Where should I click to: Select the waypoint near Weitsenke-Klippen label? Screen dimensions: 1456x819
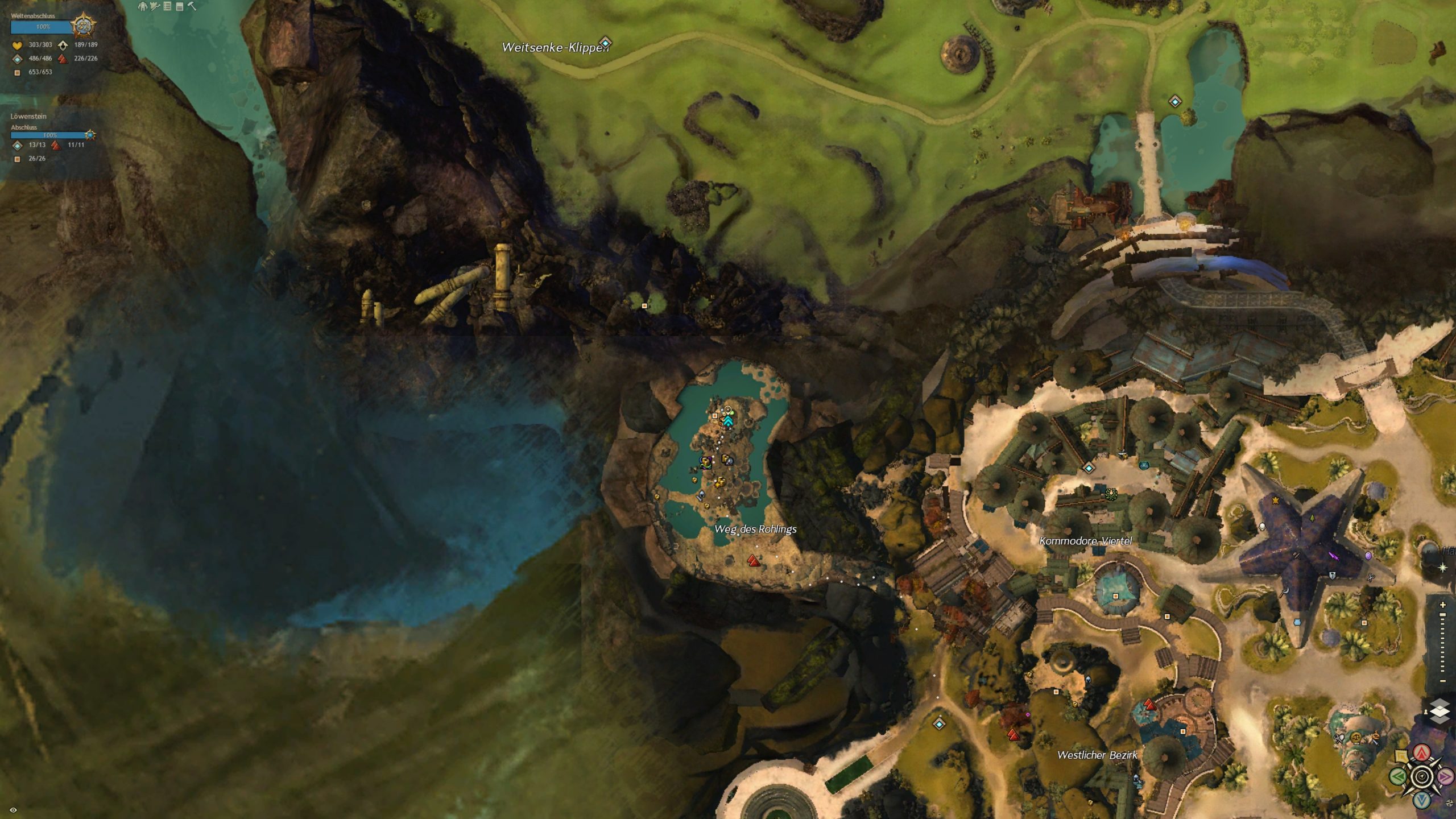coord(606,43)
